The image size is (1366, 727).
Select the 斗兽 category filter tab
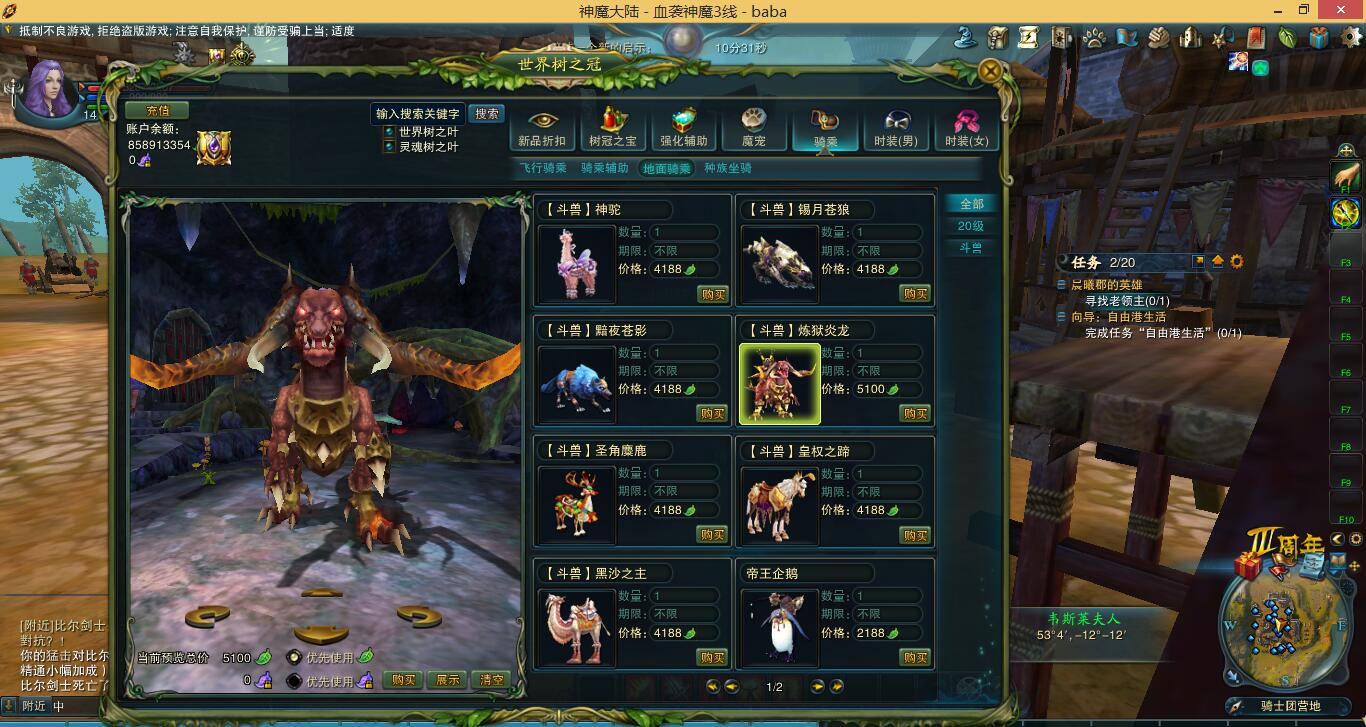pyautogui.click(x=972, y=248)
